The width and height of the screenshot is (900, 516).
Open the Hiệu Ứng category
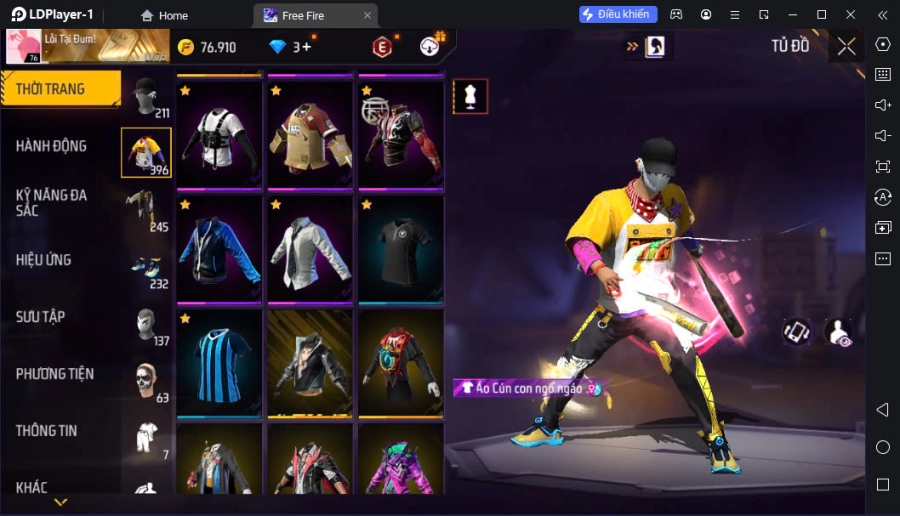pos(44,260)
